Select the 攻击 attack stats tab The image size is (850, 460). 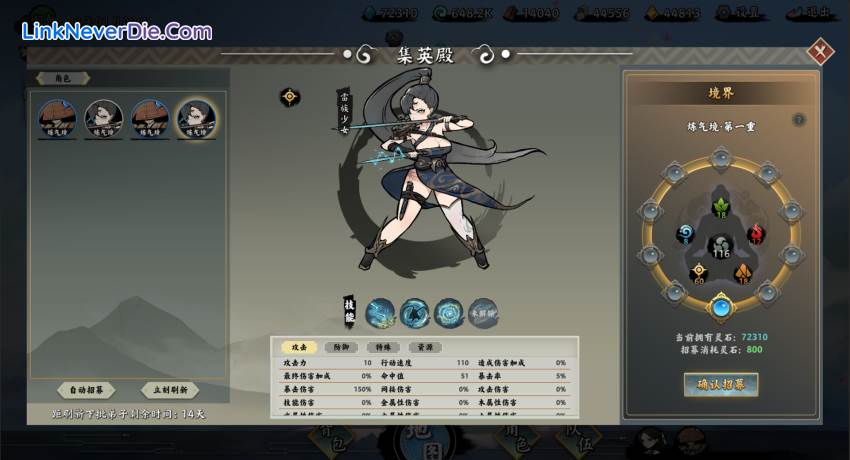tap(299, 347)
